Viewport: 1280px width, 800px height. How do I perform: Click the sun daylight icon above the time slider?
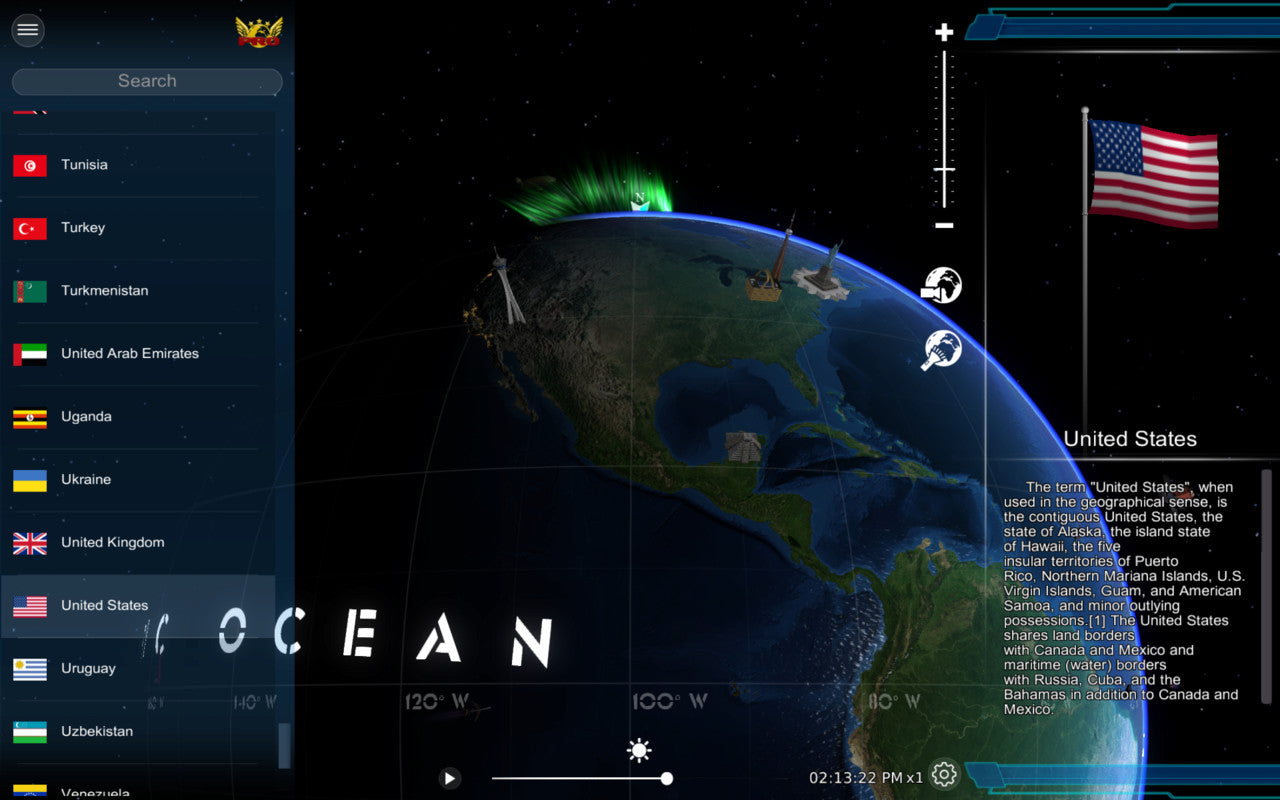click(638, 749)
